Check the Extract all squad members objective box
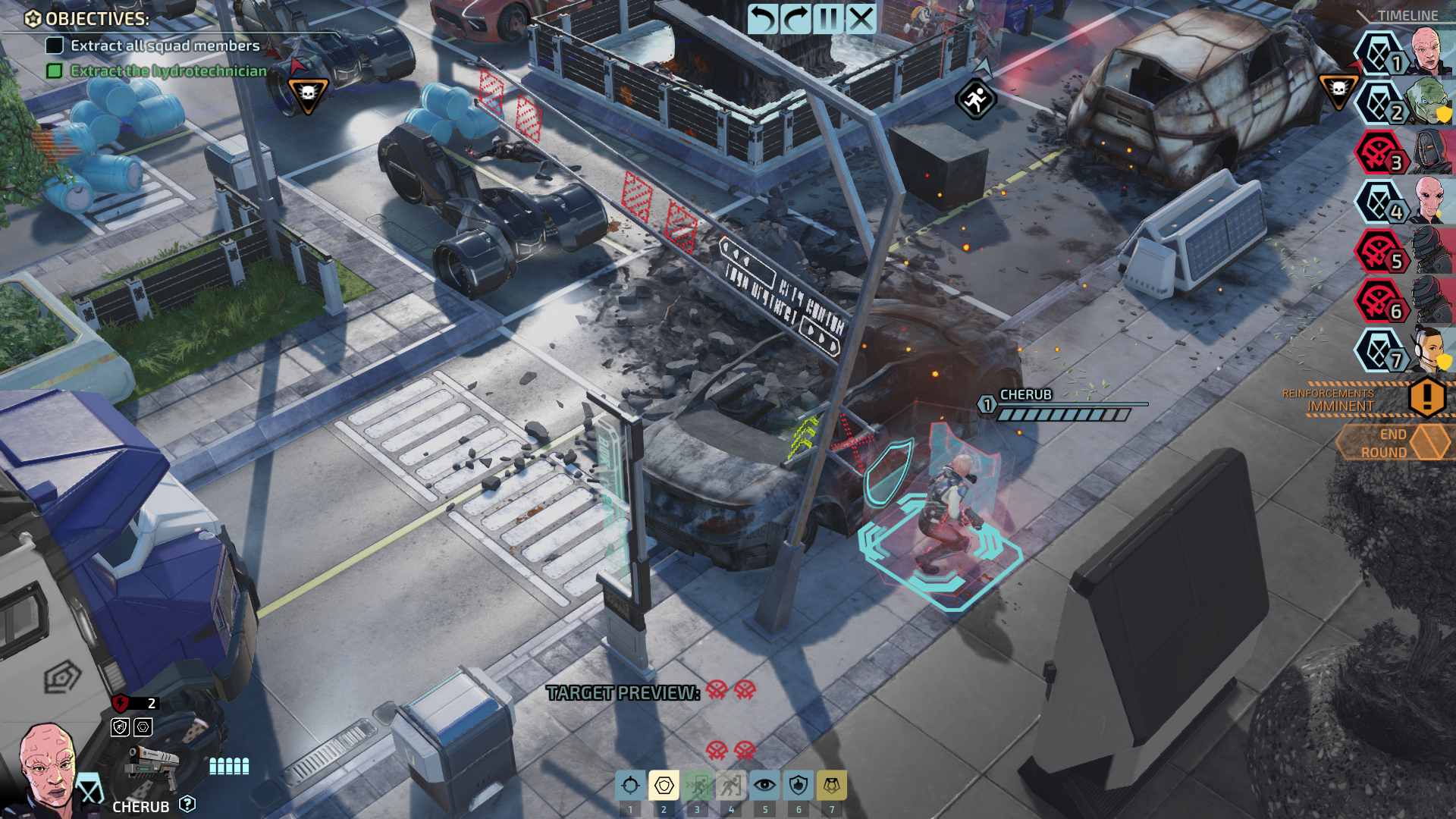 [x=53, y=46]
